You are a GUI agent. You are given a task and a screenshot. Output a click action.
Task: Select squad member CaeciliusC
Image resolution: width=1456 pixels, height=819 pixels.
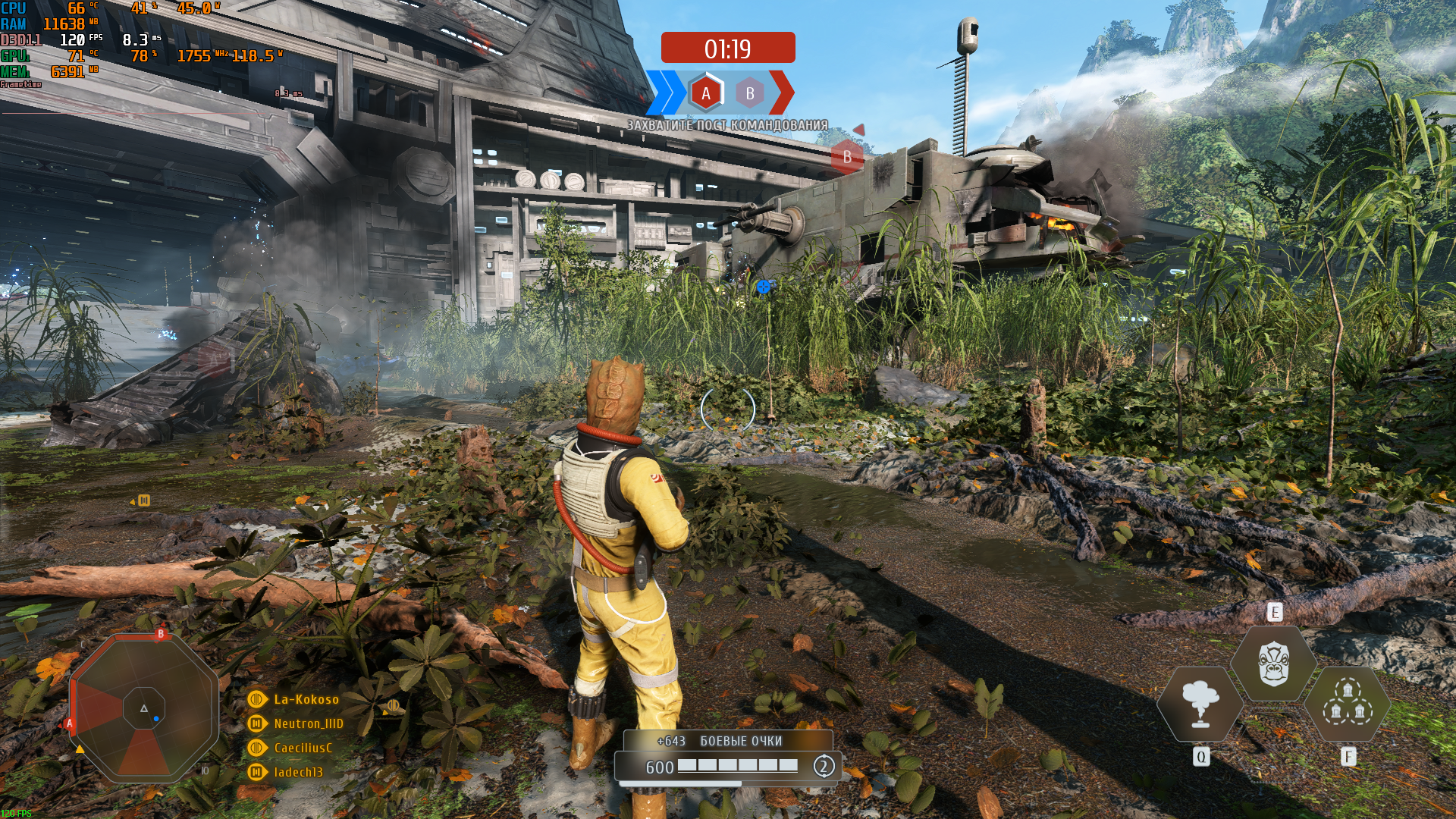[x=303, y=748]
